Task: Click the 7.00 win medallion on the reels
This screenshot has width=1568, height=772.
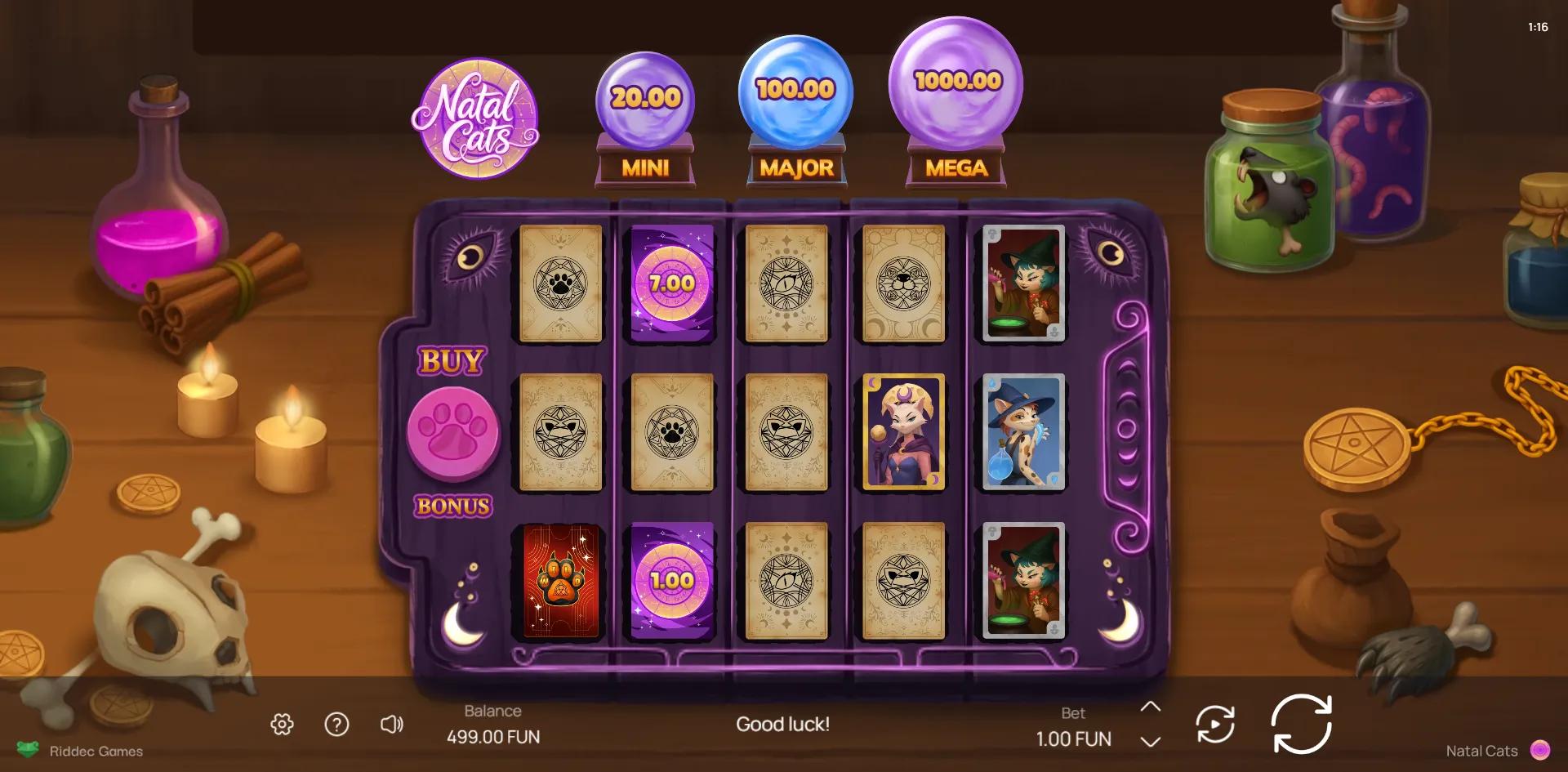Action: [670, 282]
